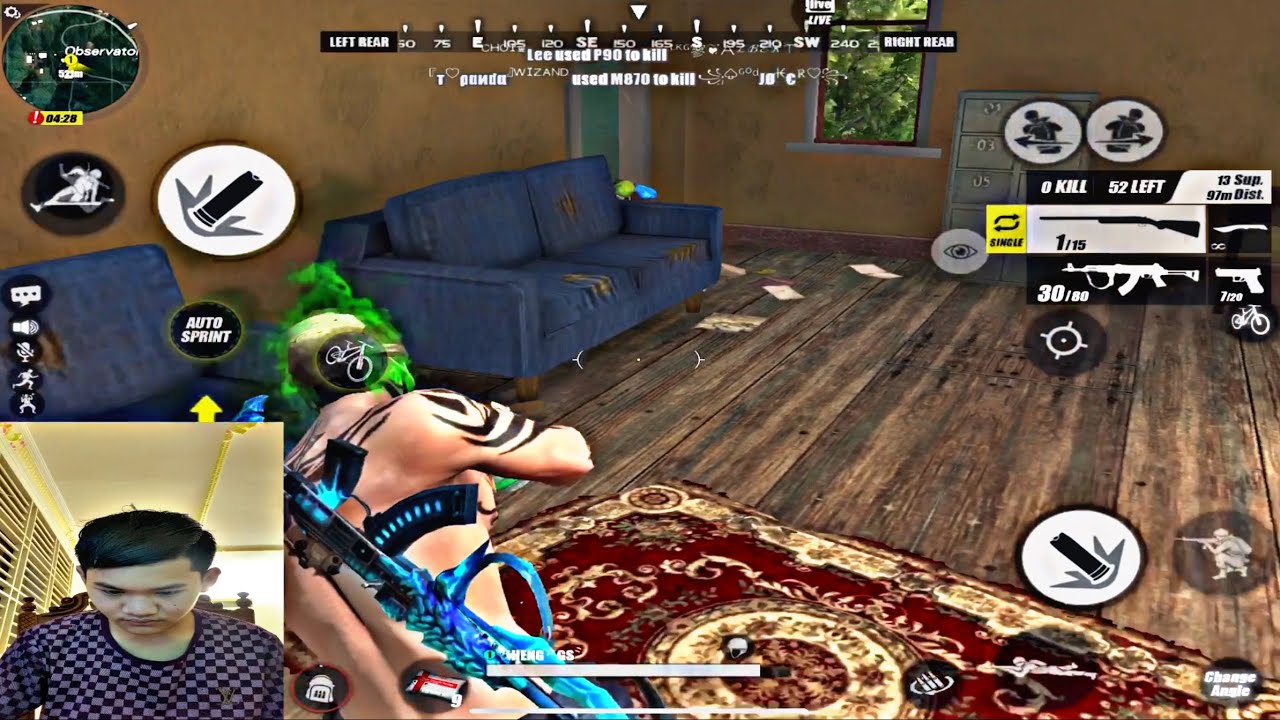This screenshot has height=720, width=1280.
Task: Aim using the crosshair scope button
Action: [x=1063, y=342]
